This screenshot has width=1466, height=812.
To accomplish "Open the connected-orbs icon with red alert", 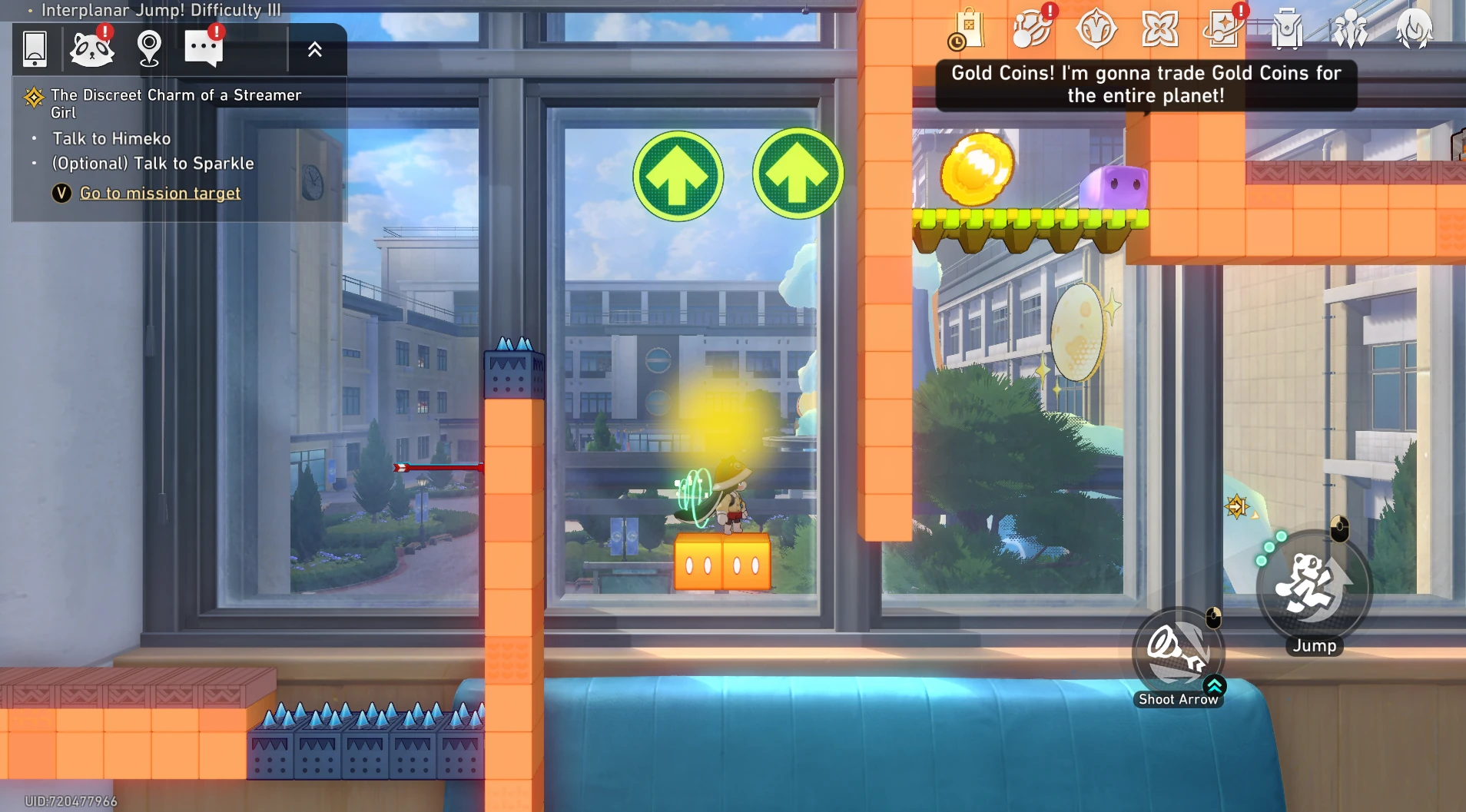I will (1032, 30).
